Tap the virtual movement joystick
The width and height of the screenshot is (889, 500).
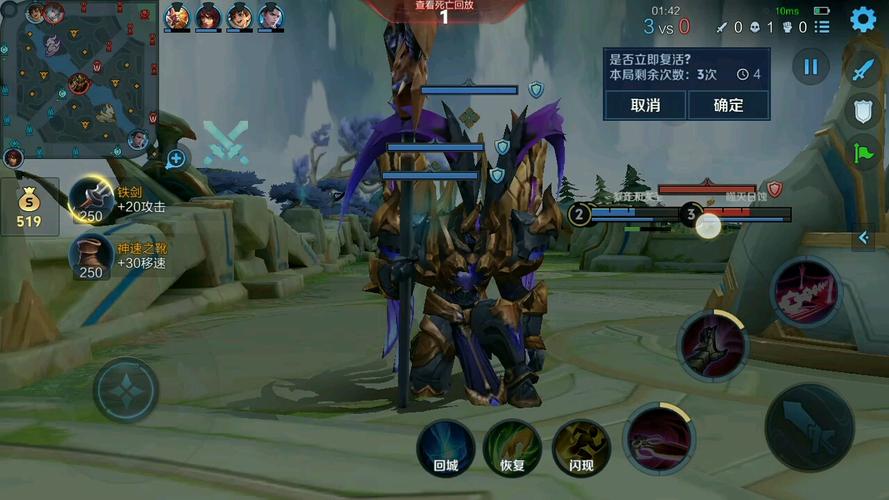pyautogui.click(x=126, y=390)
